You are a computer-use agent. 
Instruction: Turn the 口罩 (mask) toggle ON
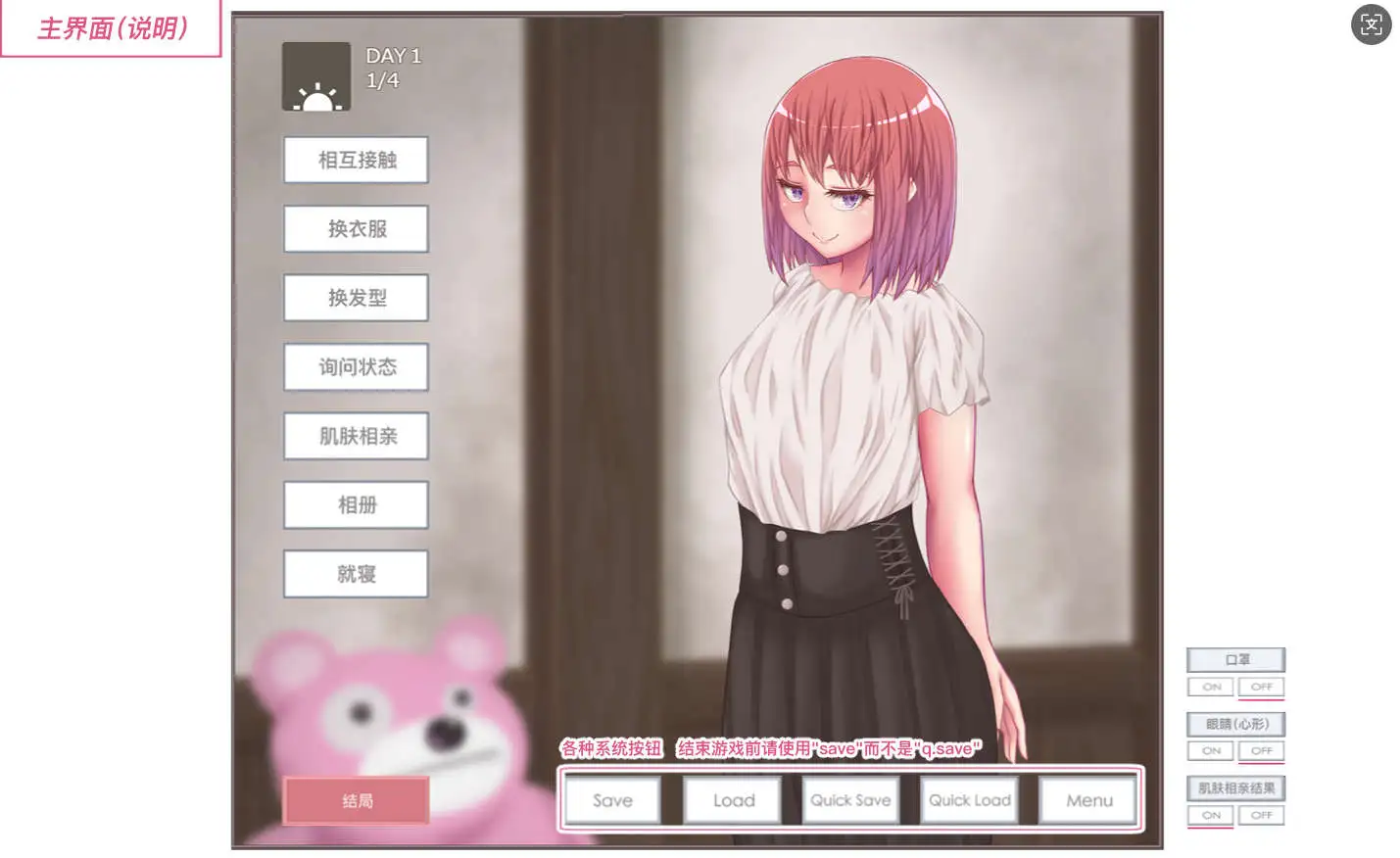1211,687
